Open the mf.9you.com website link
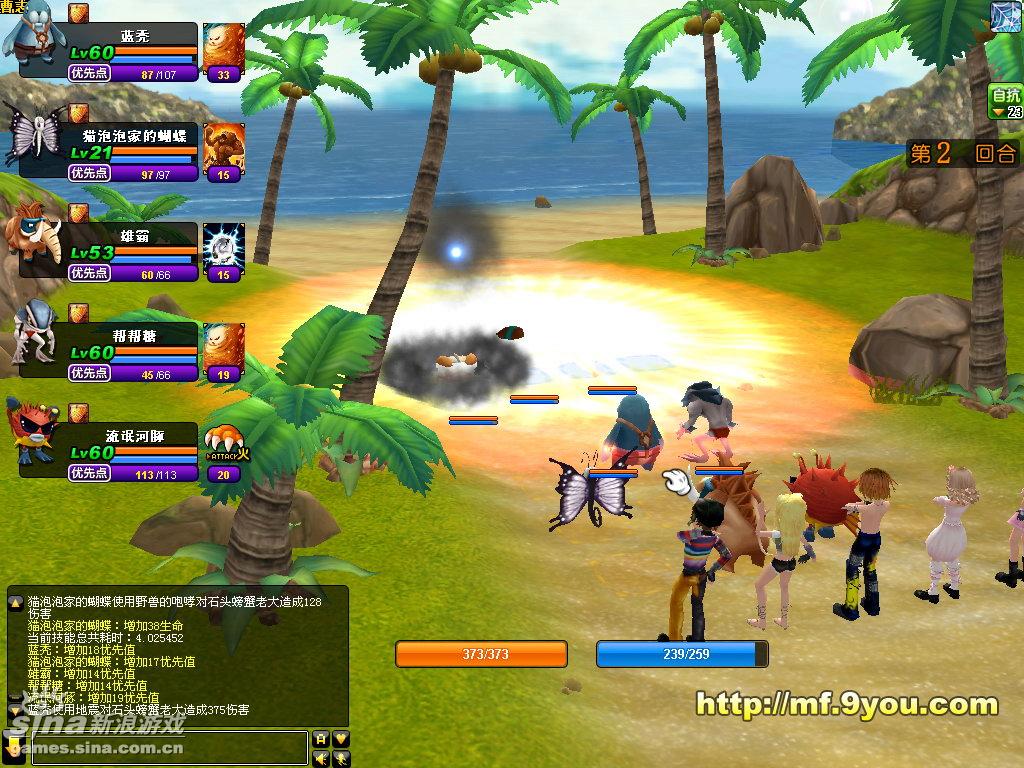The image size is (1024, 768). (x=846, y=705)
